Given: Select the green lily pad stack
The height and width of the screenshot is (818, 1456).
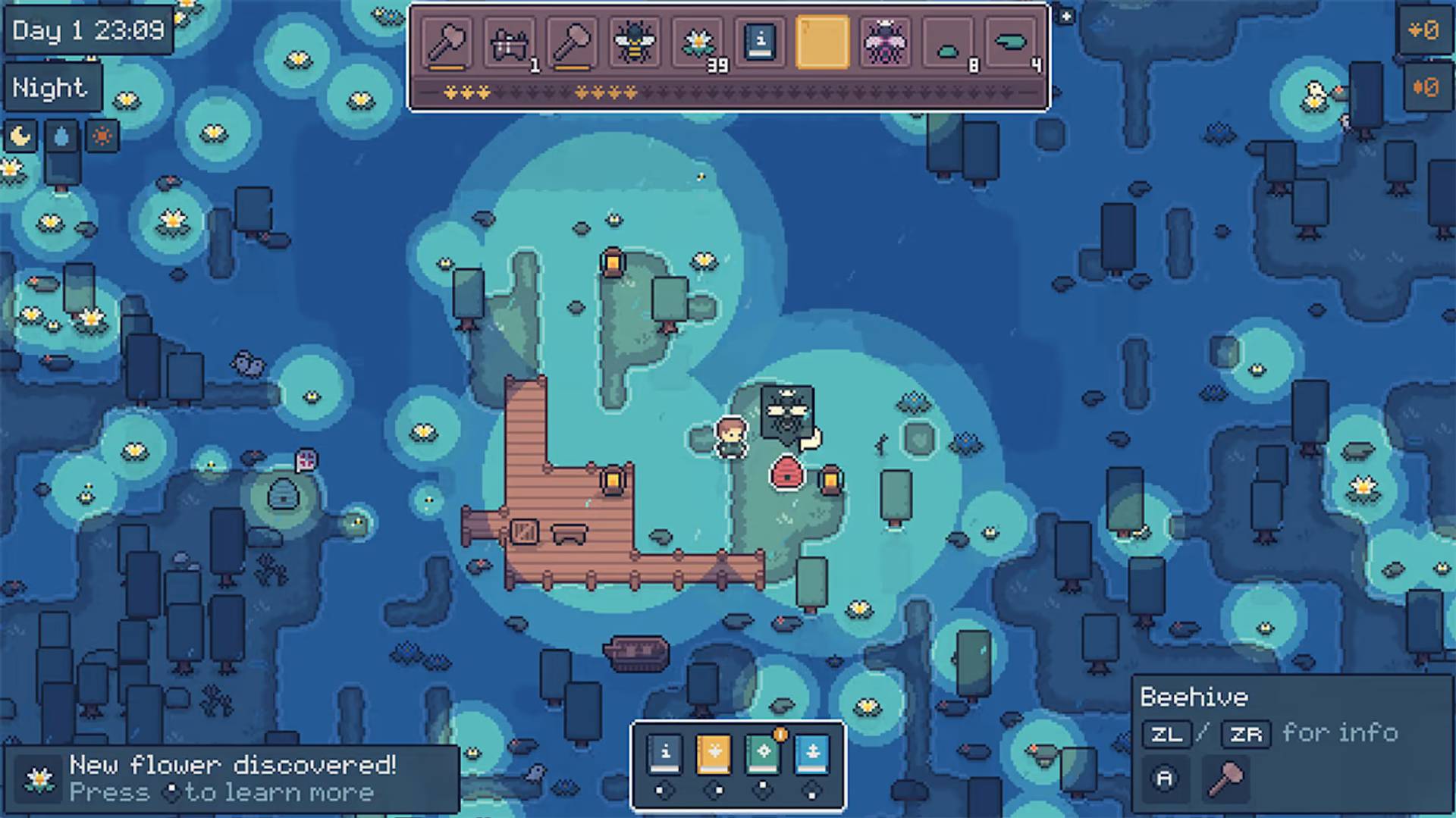Looking at the screenshot, I should pos(1010,42).
